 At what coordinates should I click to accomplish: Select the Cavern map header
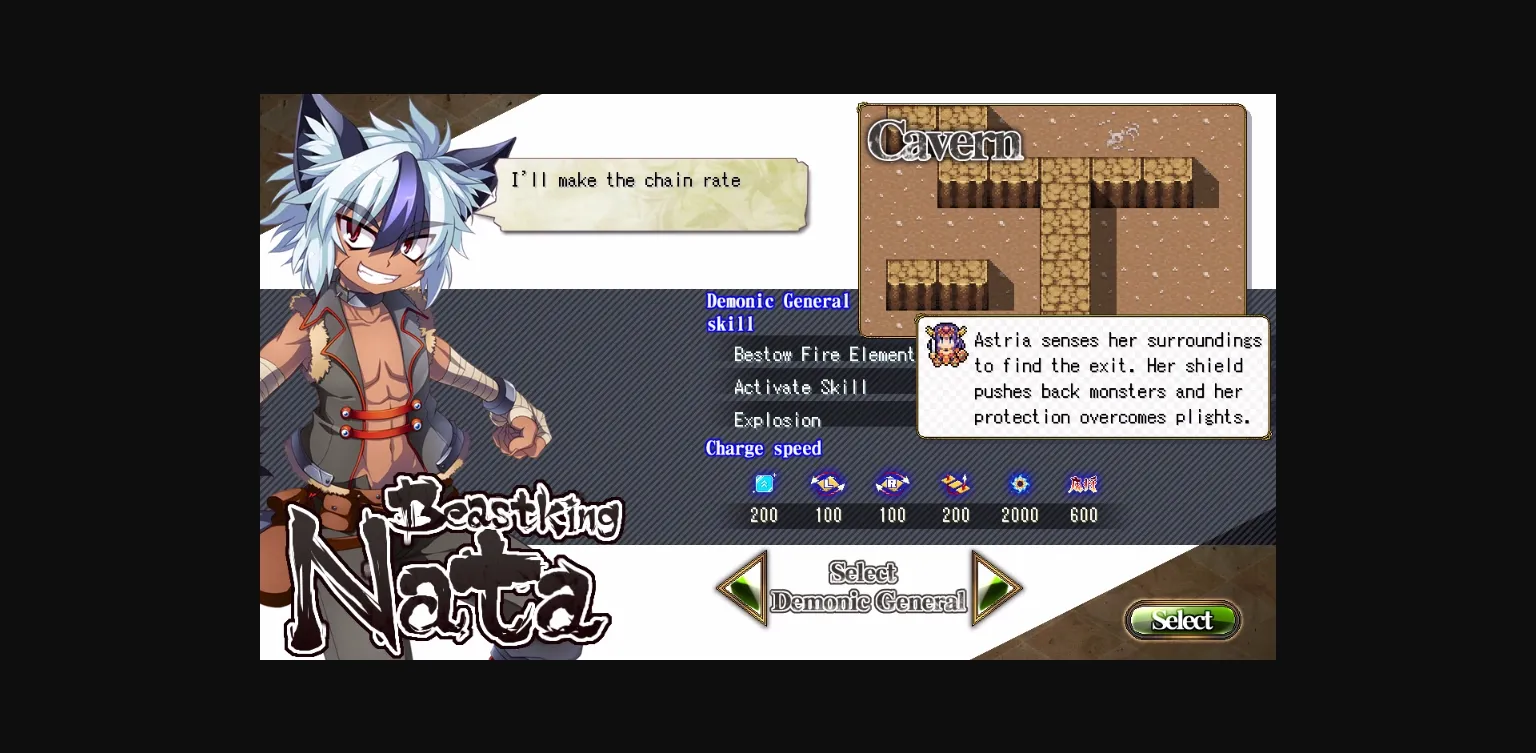pos(944,143)
